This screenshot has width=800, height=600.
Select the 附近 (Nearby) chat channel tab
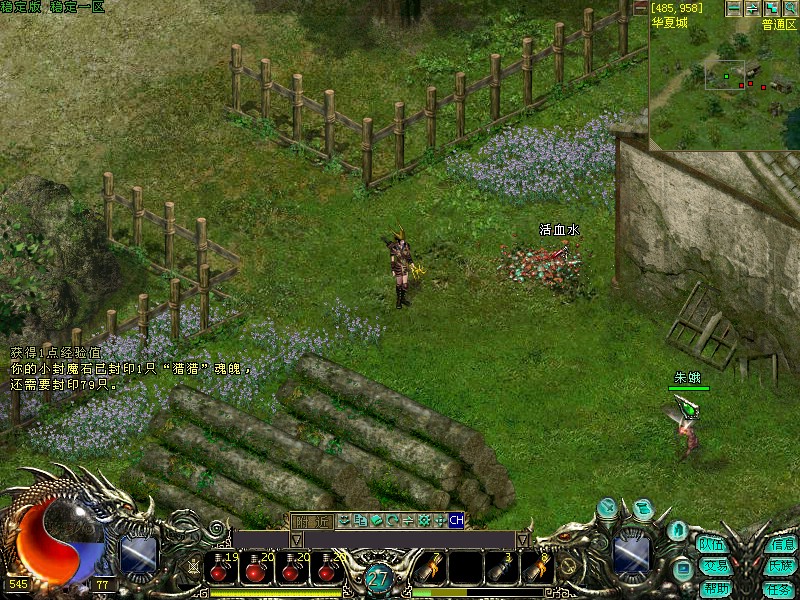[311, 520]
